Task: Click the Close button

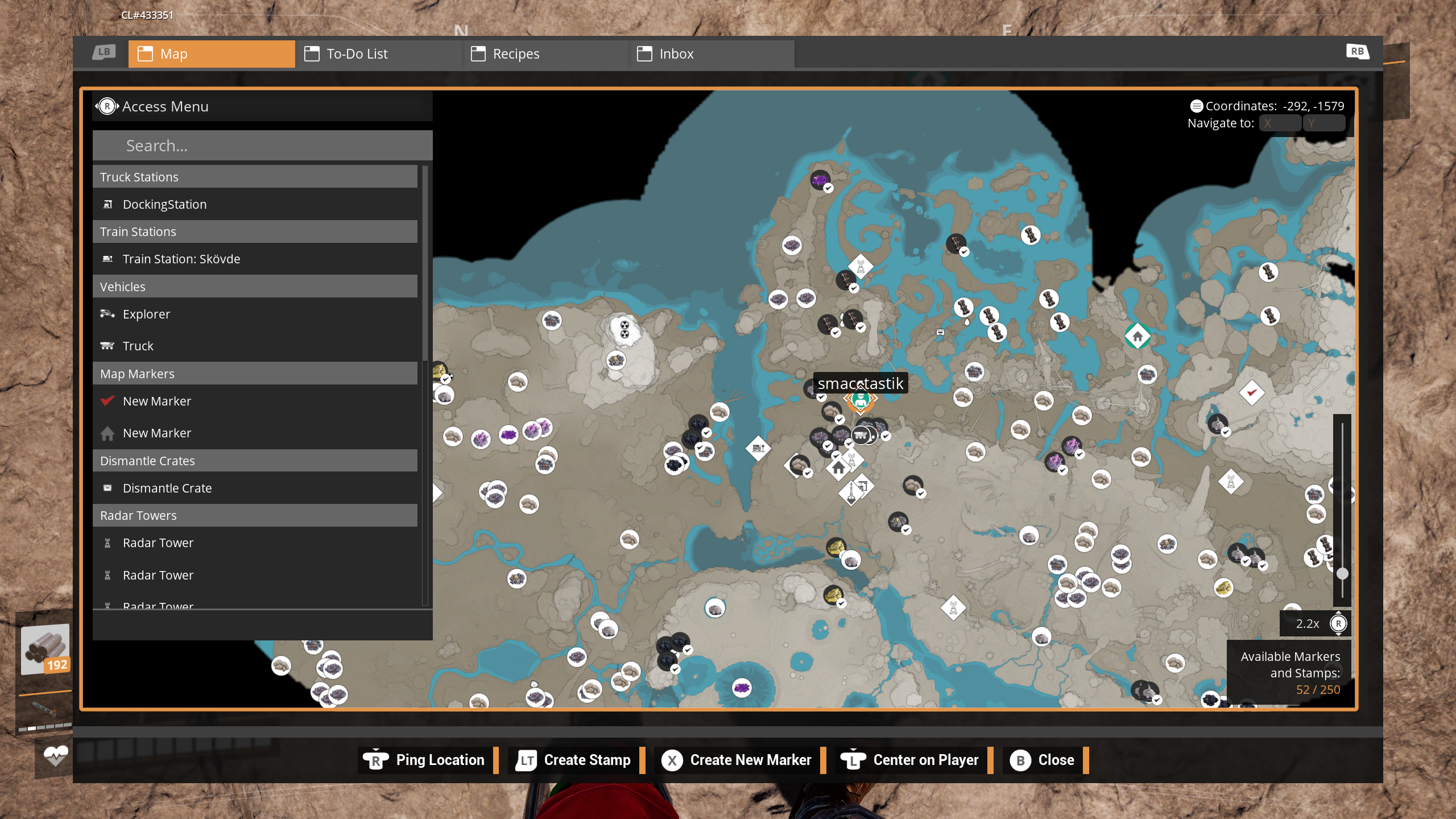Action: 1043,760
